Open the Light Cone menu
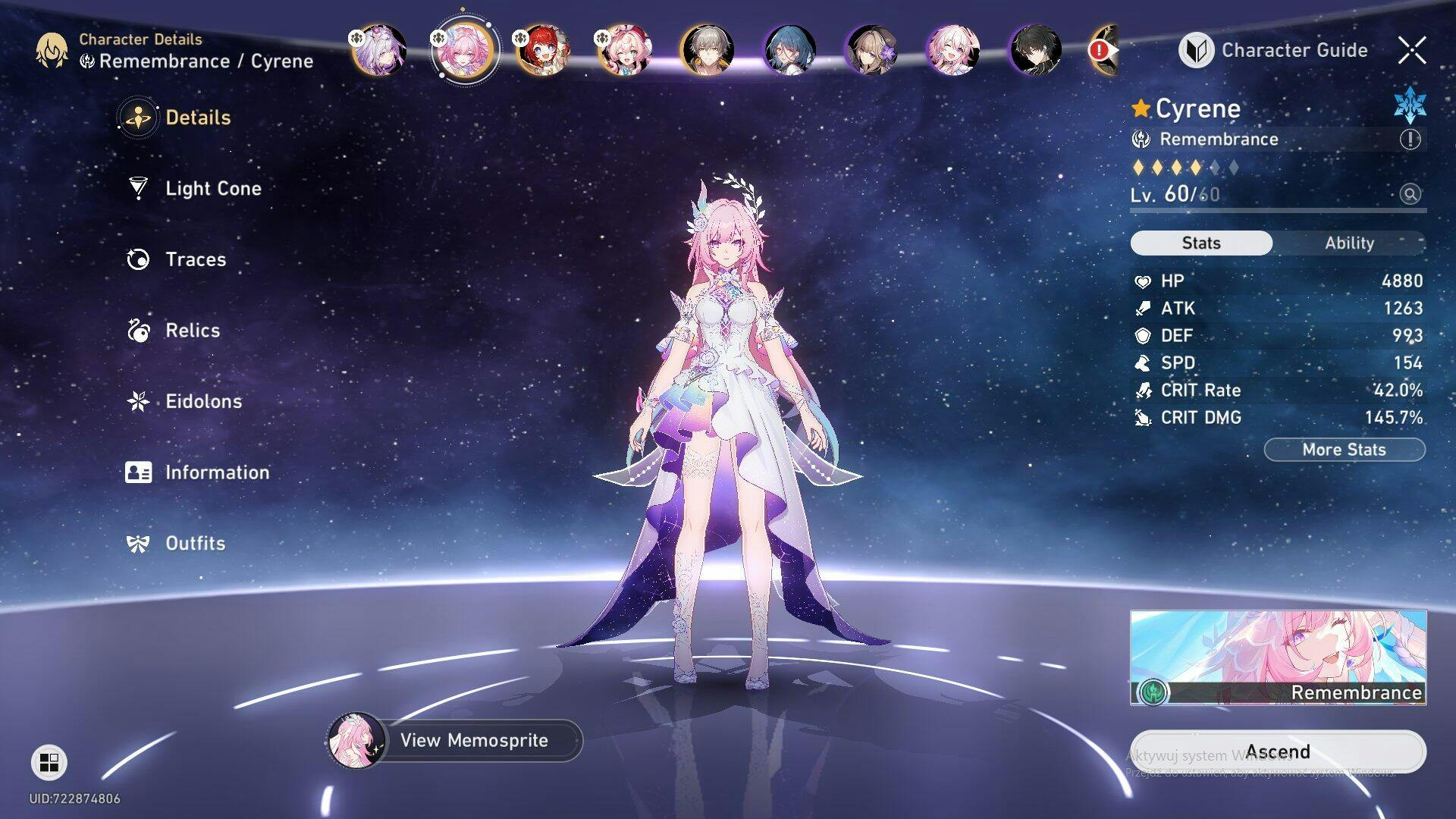The height and width of the screenshot is (819, 1456). [x=212, y=188]
